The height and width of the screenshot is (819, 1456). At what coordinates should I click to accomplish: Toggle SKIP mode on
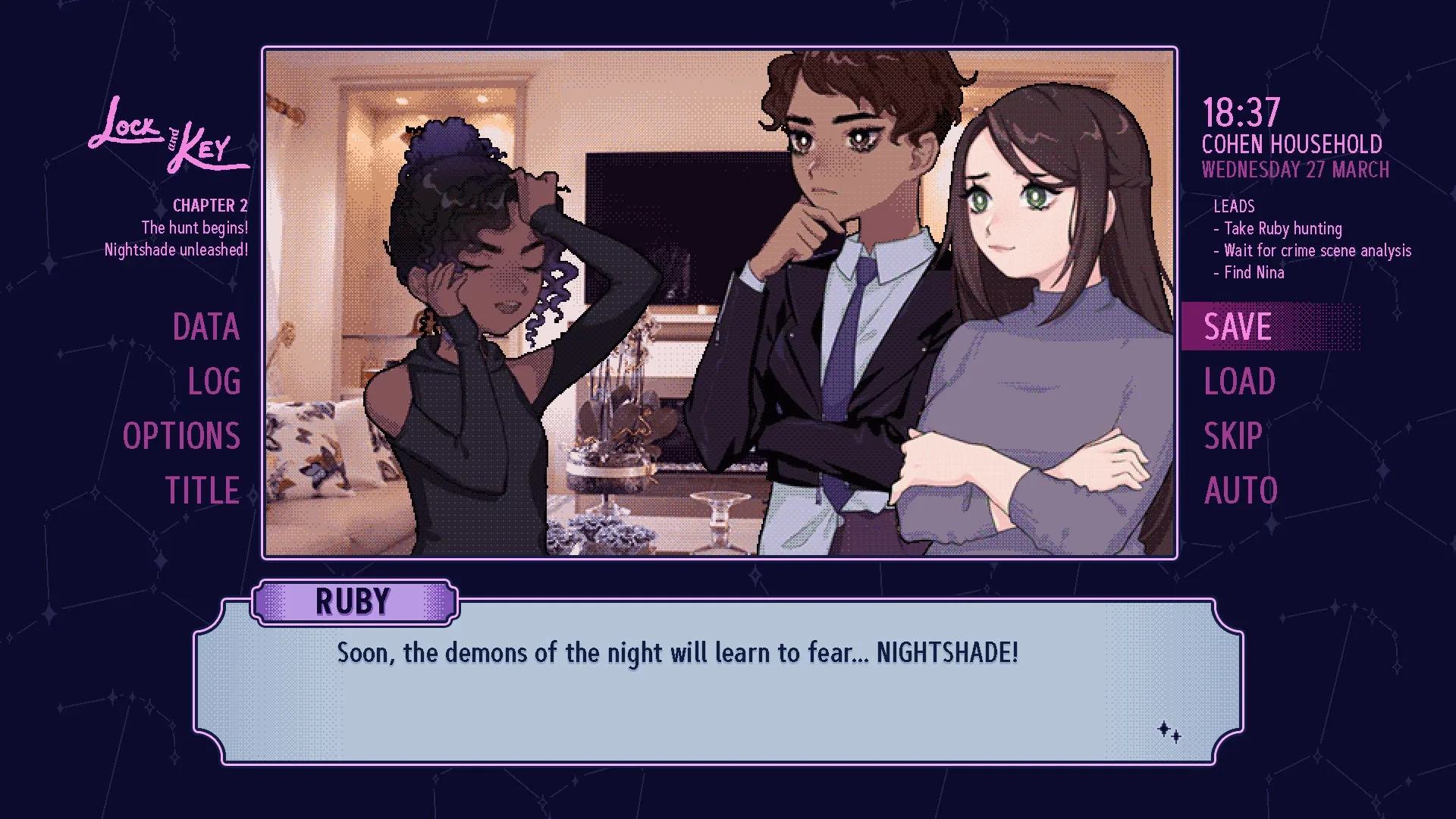(x=1233, y=435)
